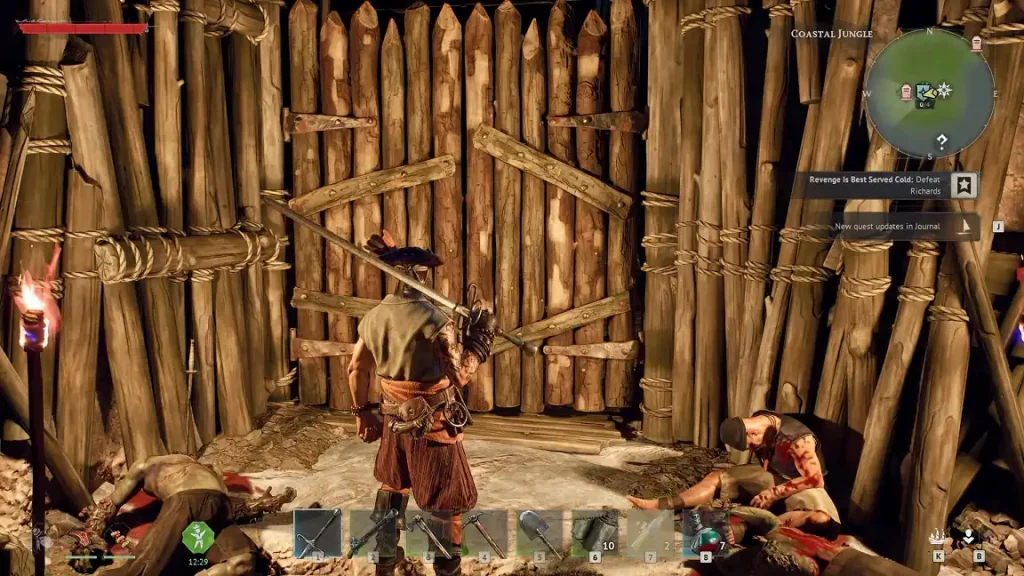The width and height of the screenshot is (1024, 576).
Task: Select the pickaxe in hotbar slot 4
Action: (485, 532)
